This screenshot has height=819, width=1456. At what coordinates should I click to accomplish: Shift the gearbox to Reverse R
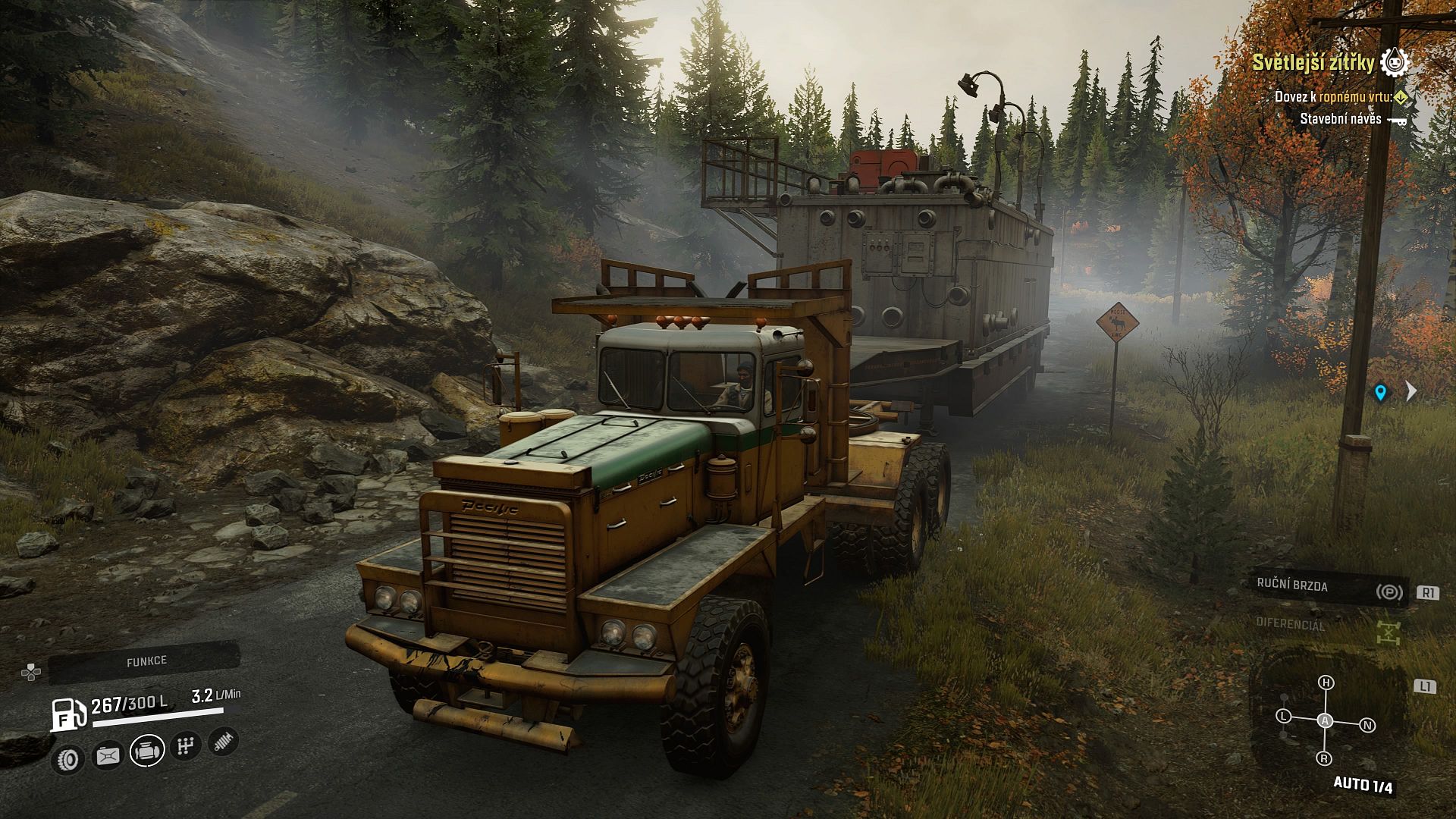pyautogui.click(x=1325, y=758)
